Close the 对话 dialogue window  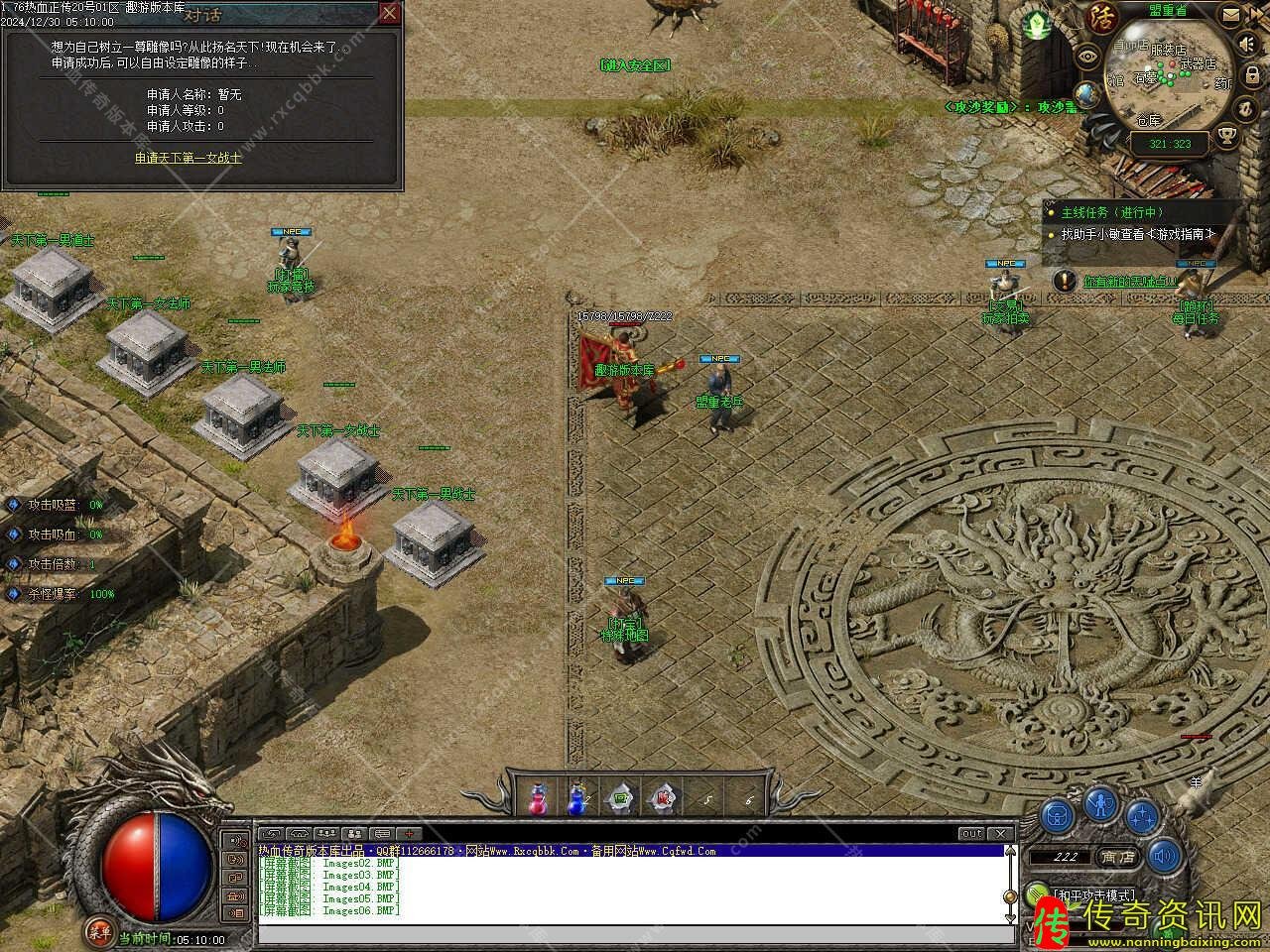390,13
